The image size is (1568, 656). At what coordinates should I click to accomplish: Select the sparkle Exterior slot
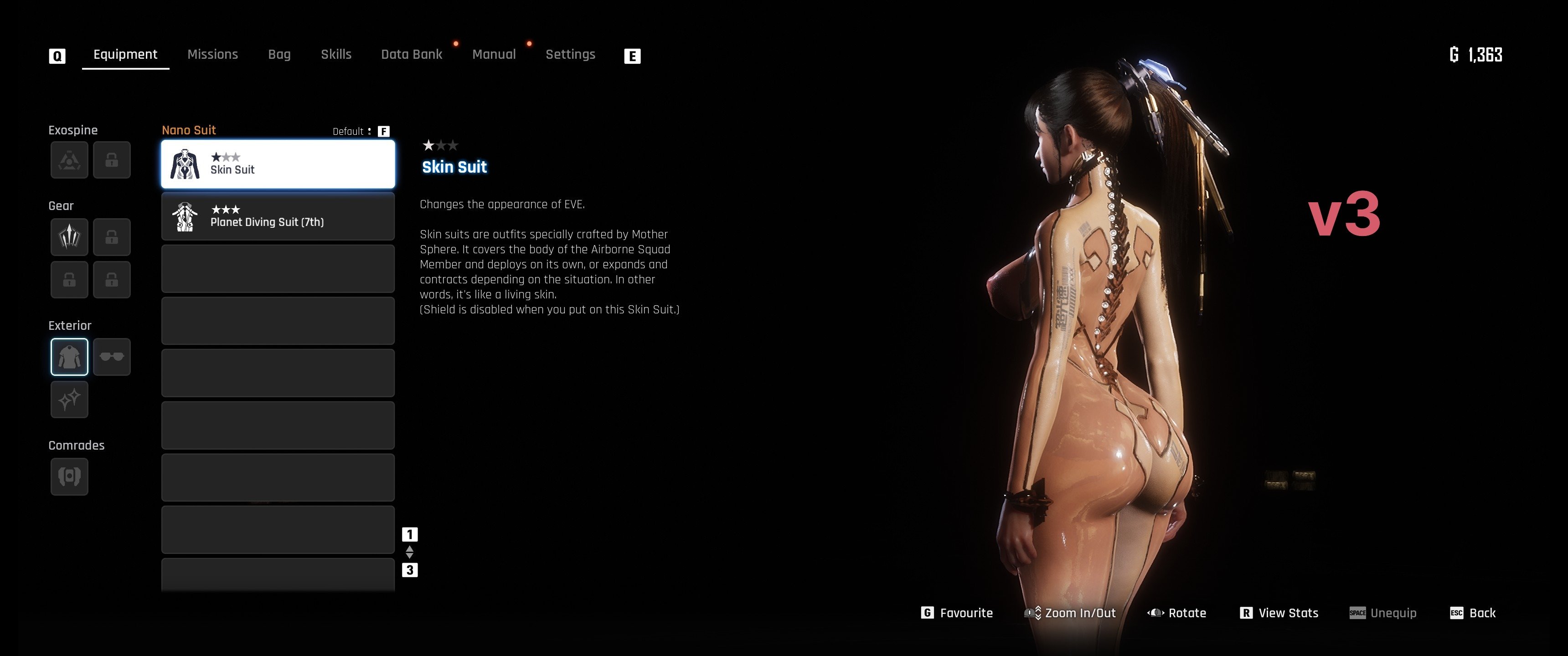pos(69,400)
